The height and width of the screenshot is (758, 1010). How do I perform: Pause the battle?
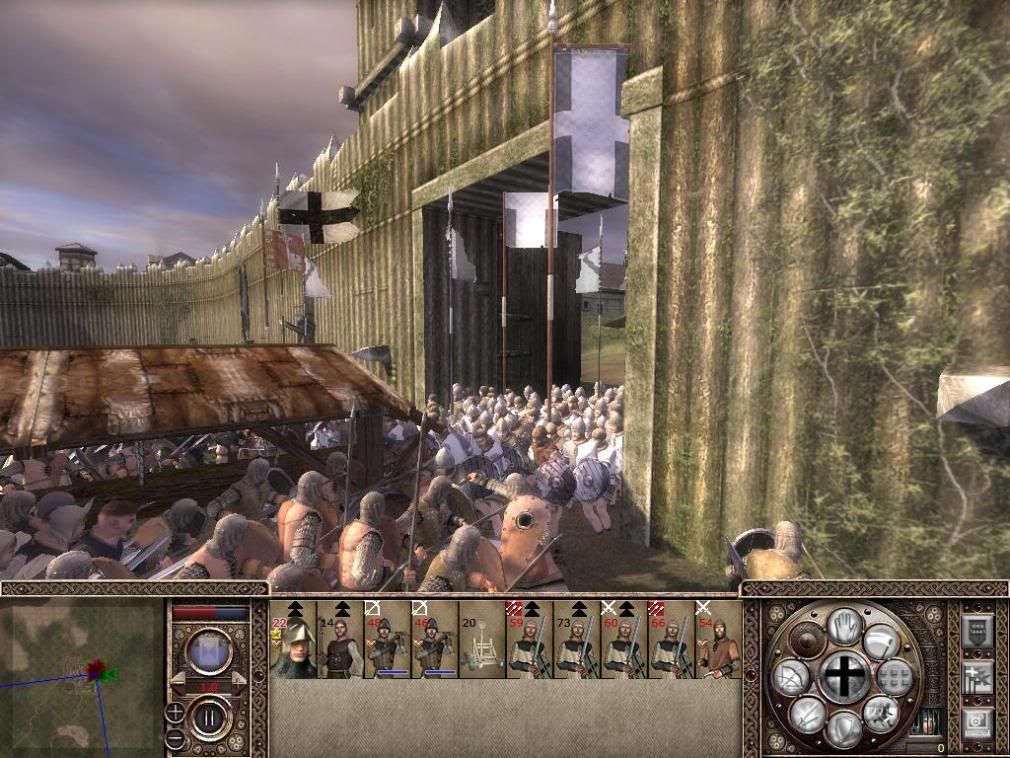210,718
